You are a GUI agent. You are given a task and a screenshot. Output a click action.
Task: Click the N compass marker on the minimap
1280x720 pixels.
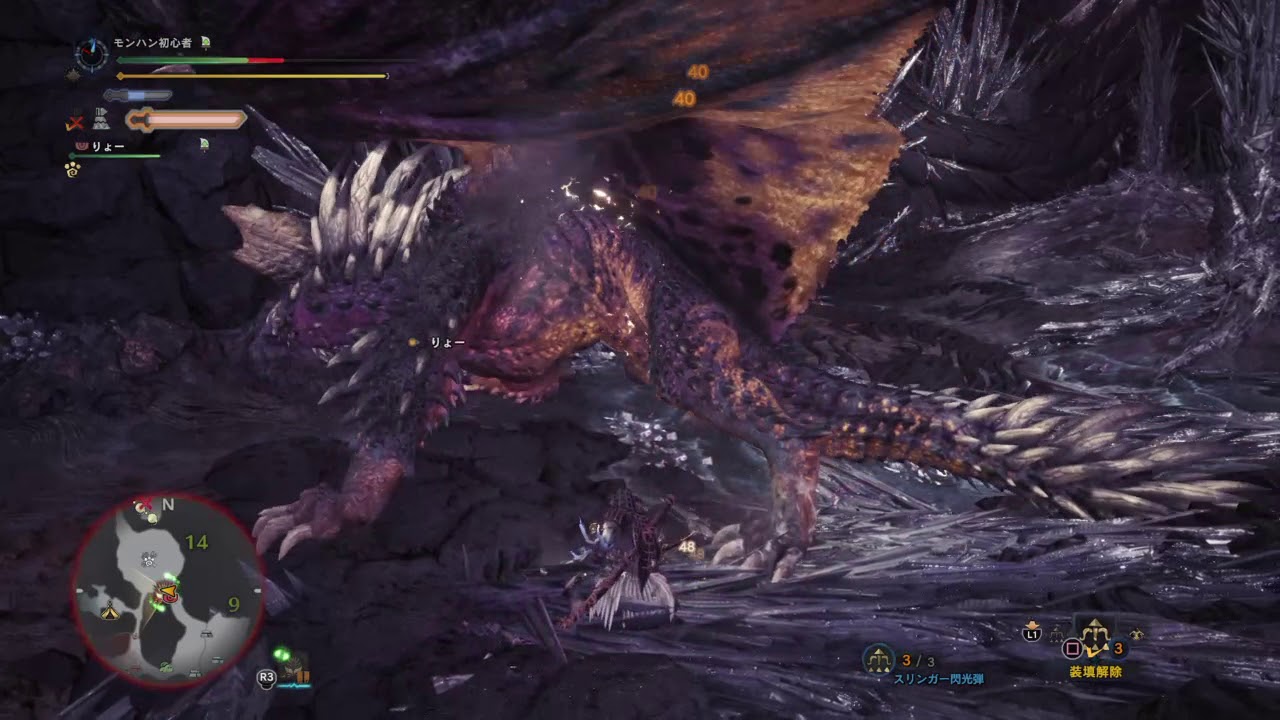click(168, 505)
